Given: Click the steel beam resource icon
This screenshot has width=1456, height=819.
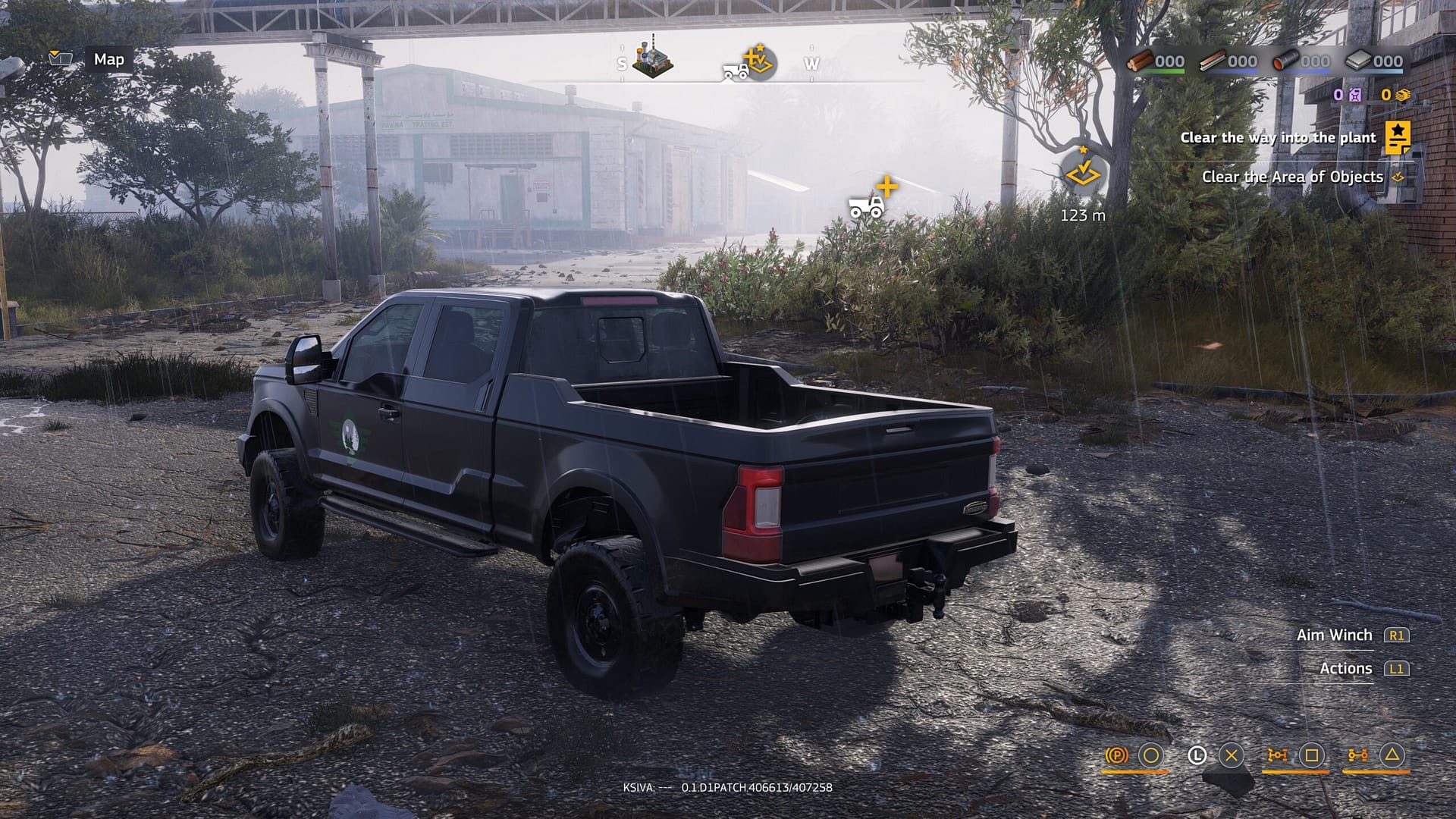Looking at the screenshot, I should click(x=1213, y=61).
